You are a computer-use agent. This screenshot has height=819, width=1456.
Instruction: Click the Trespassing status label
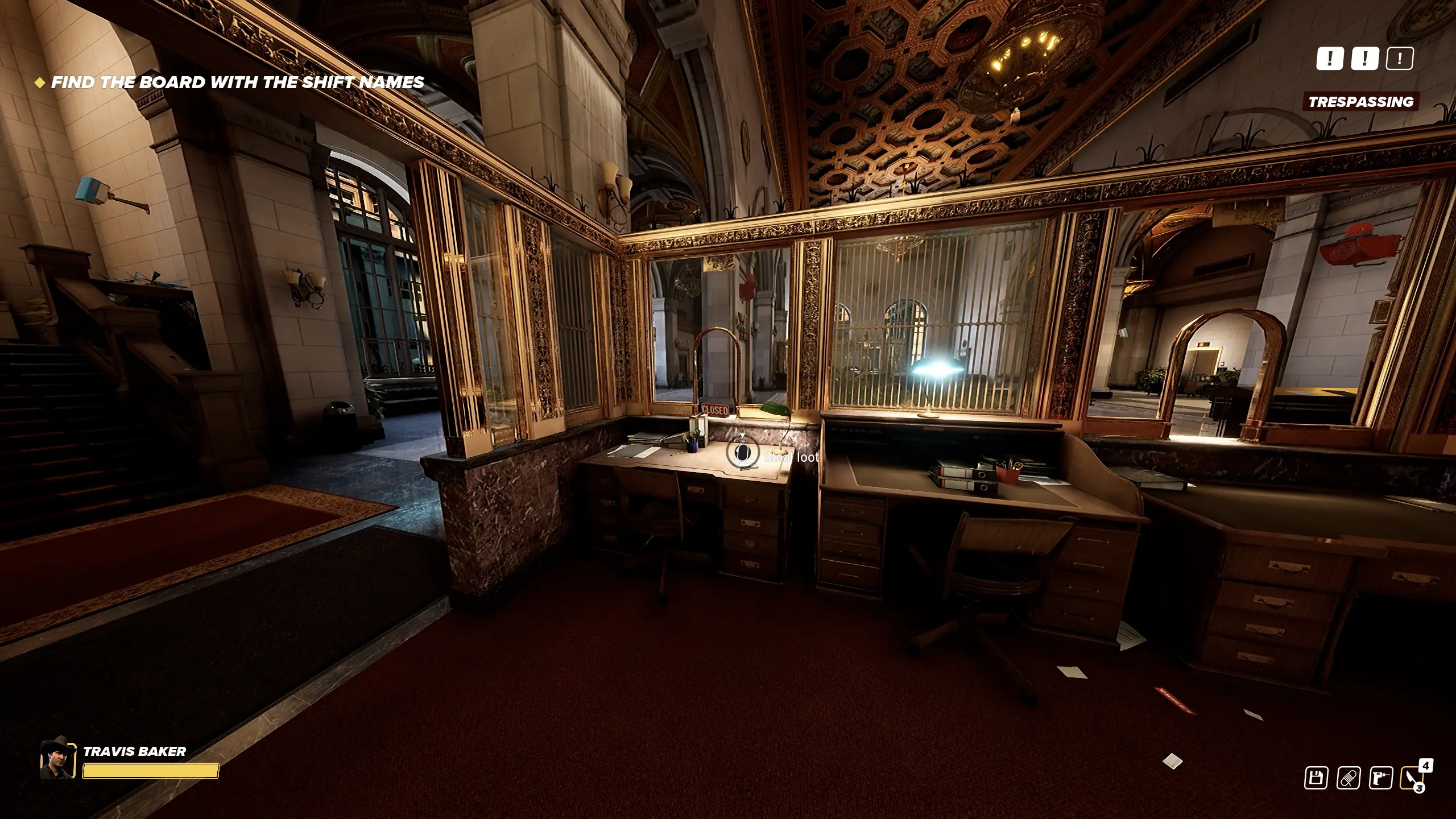pyautogui.click(x=1360, y=102)
